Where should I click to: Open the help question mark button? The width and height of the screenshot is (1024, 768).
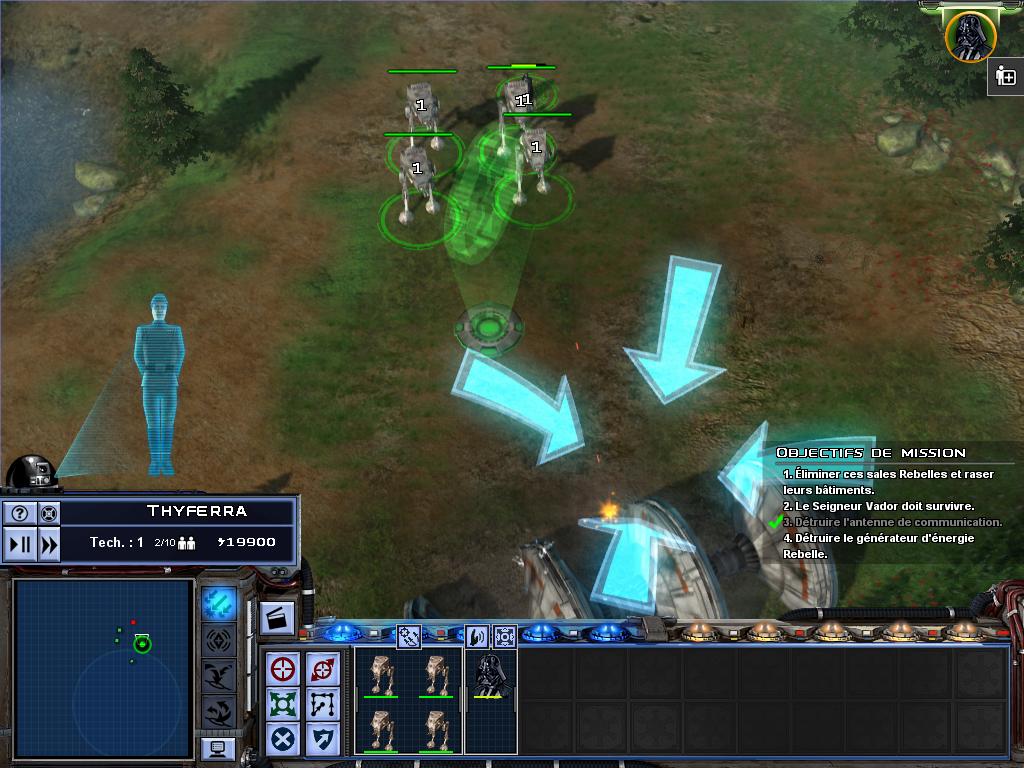tap(20, 513)
